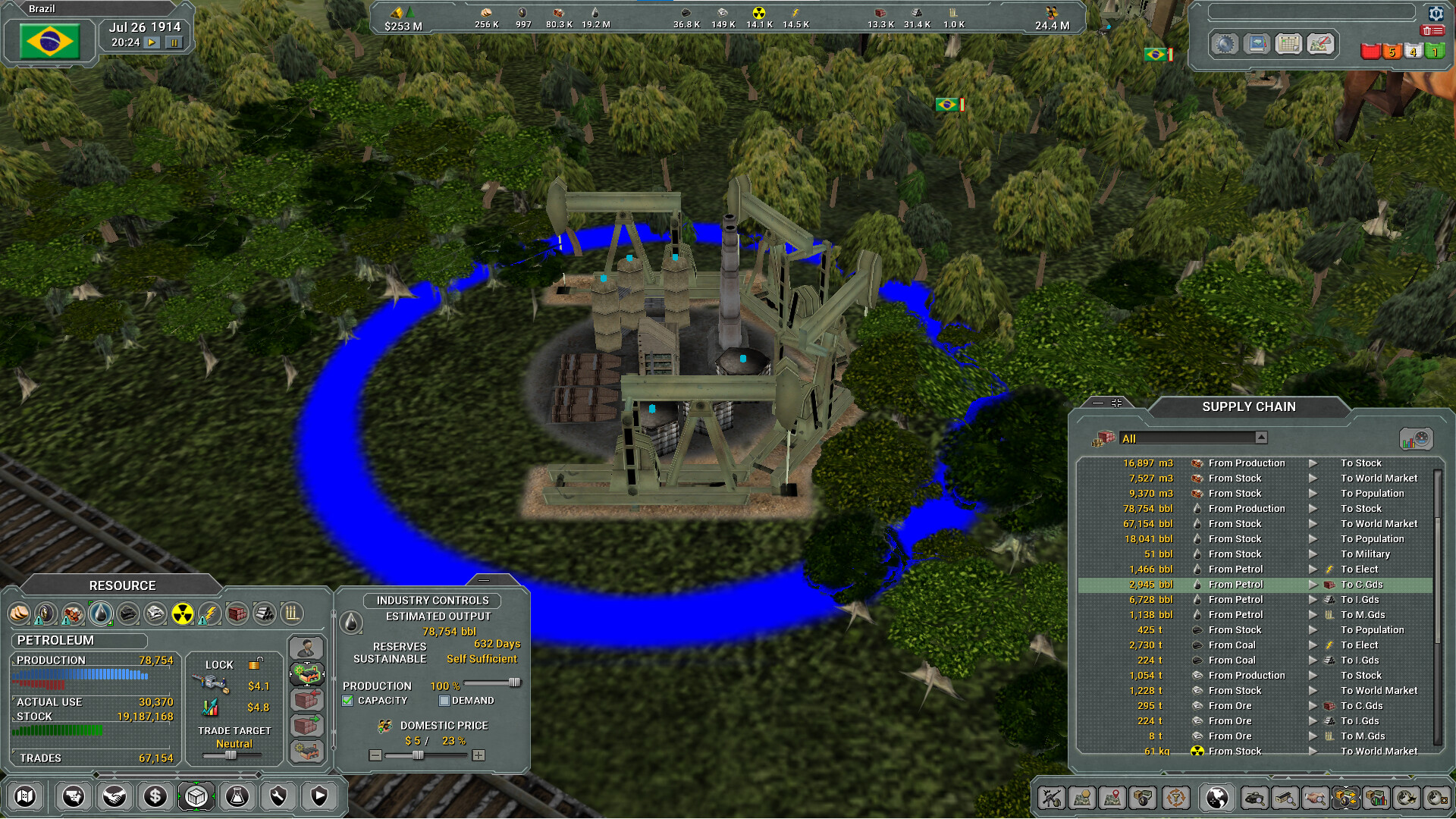Collapse the Supply Chain panel with minus control
1456x819 pixels.
coord(1098,403)
